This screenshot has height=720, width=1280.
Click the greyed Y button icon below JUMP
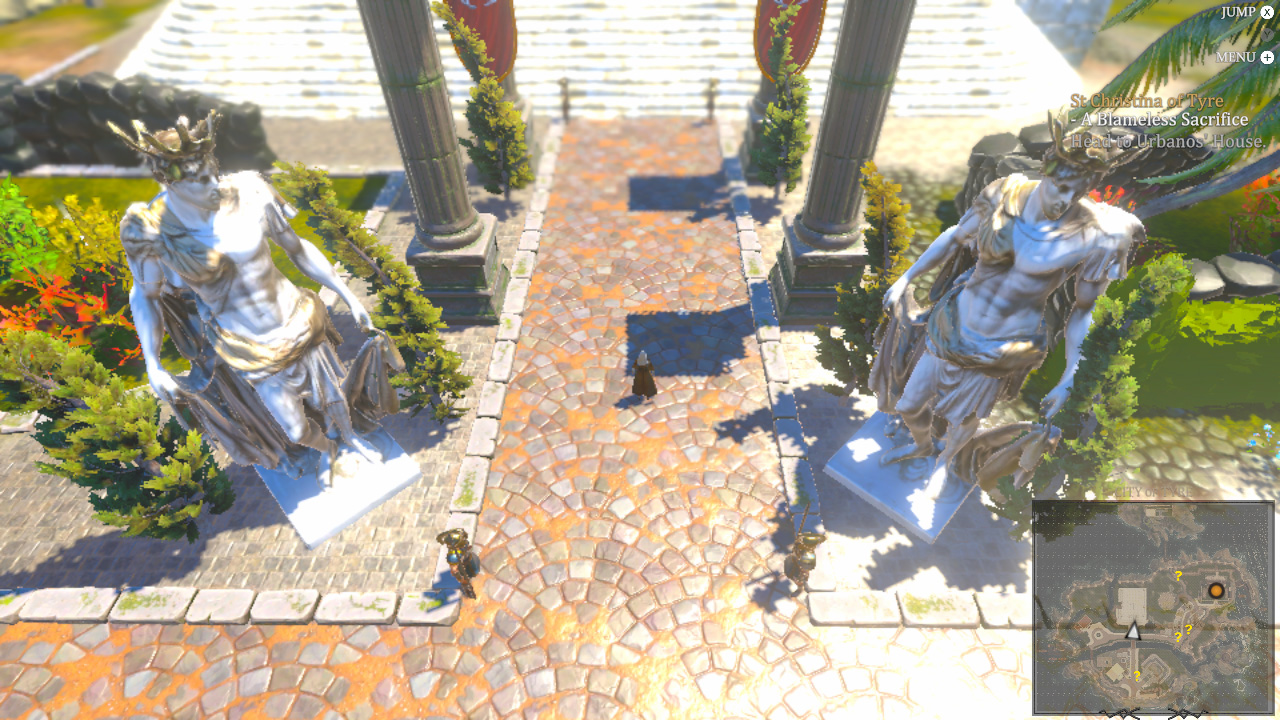click(x=1267, y=35)
